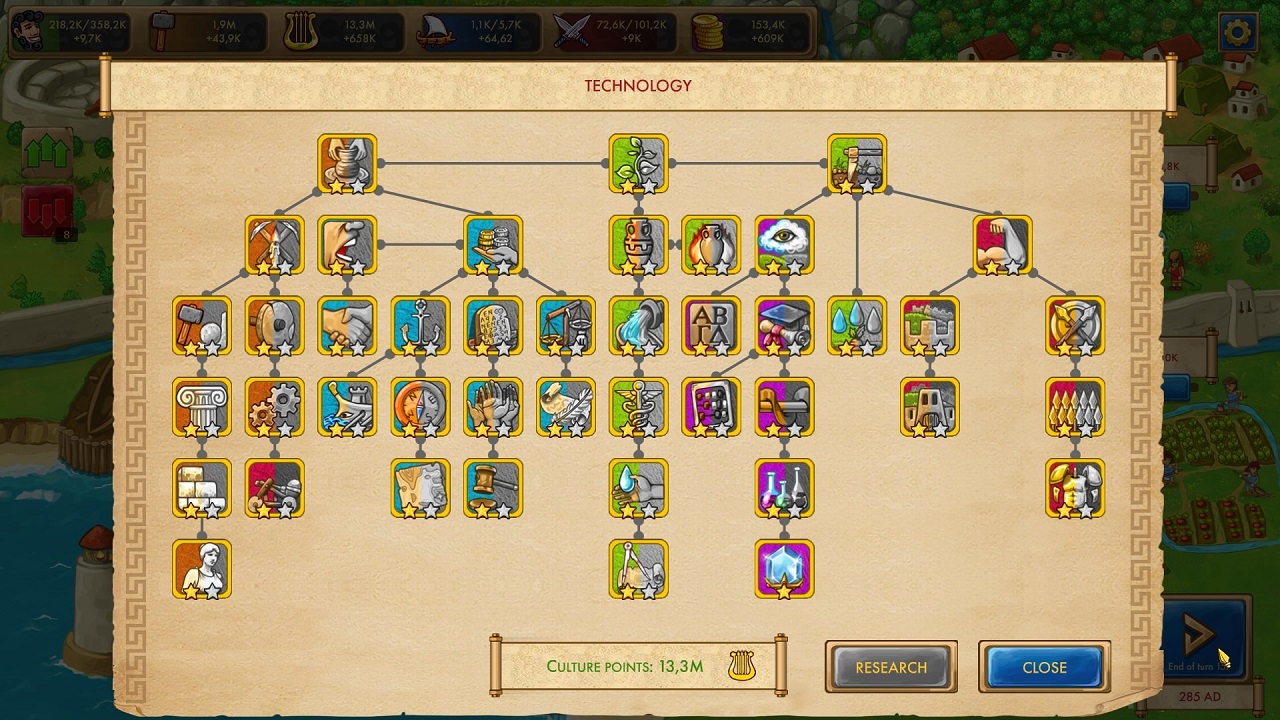
Task: Select the Greek alphabet technology
Action: [x=711, y=326]
